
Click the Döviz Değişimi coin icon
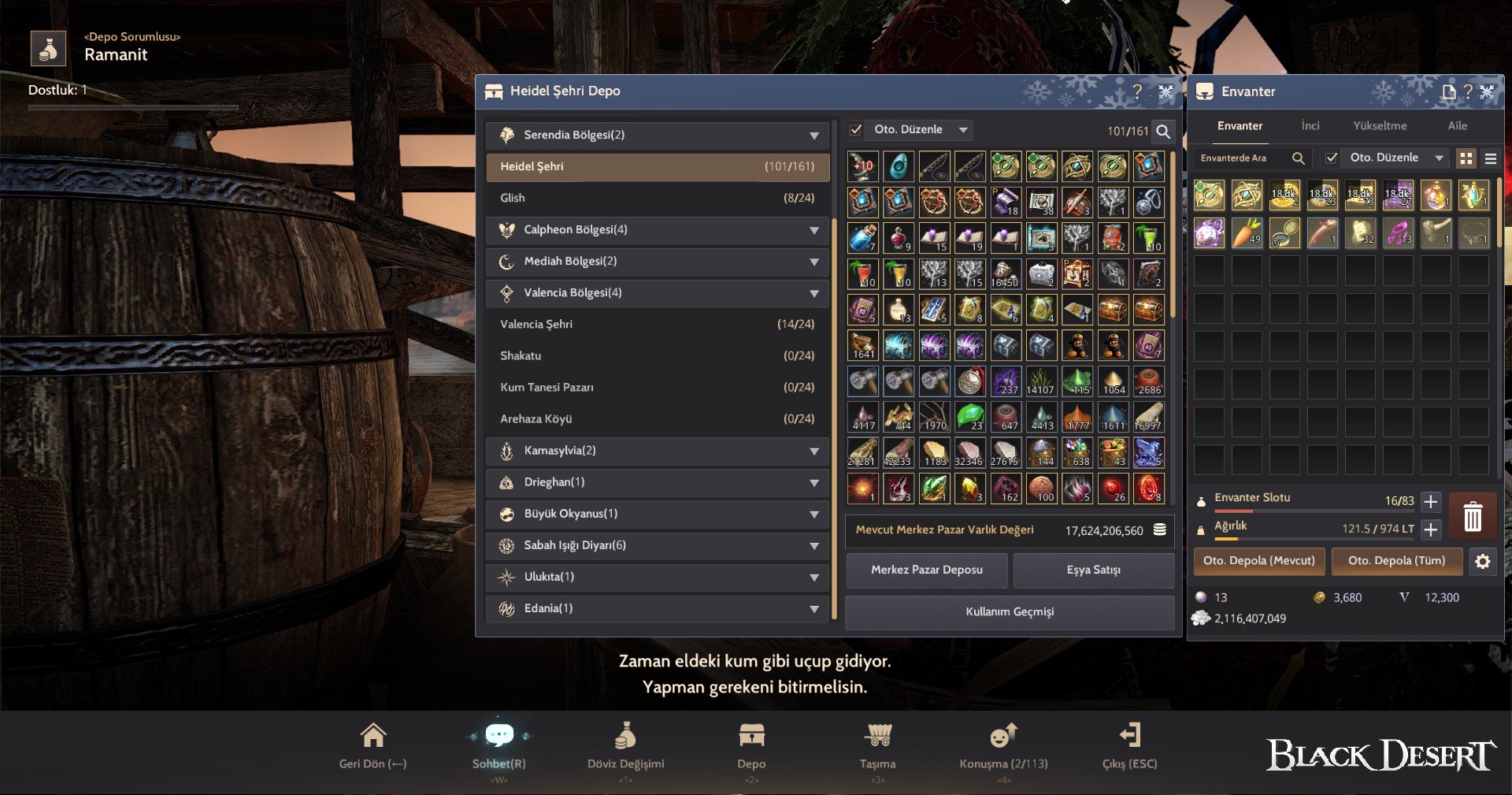(625, 734)
